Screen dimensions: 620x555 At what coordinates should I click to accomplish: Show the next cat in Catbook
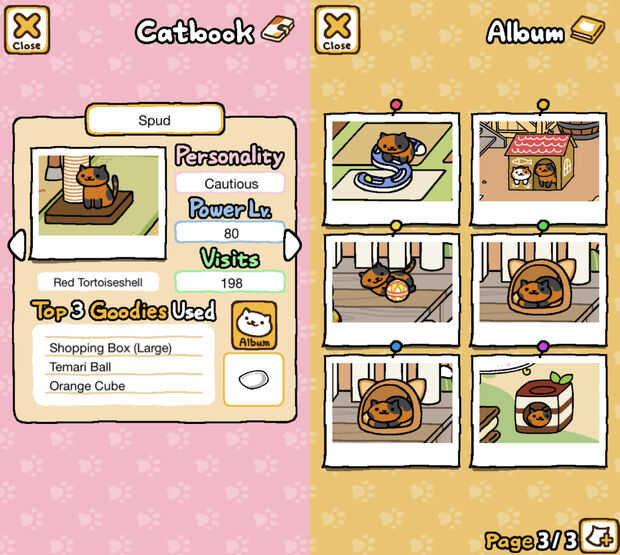[292, 245]
